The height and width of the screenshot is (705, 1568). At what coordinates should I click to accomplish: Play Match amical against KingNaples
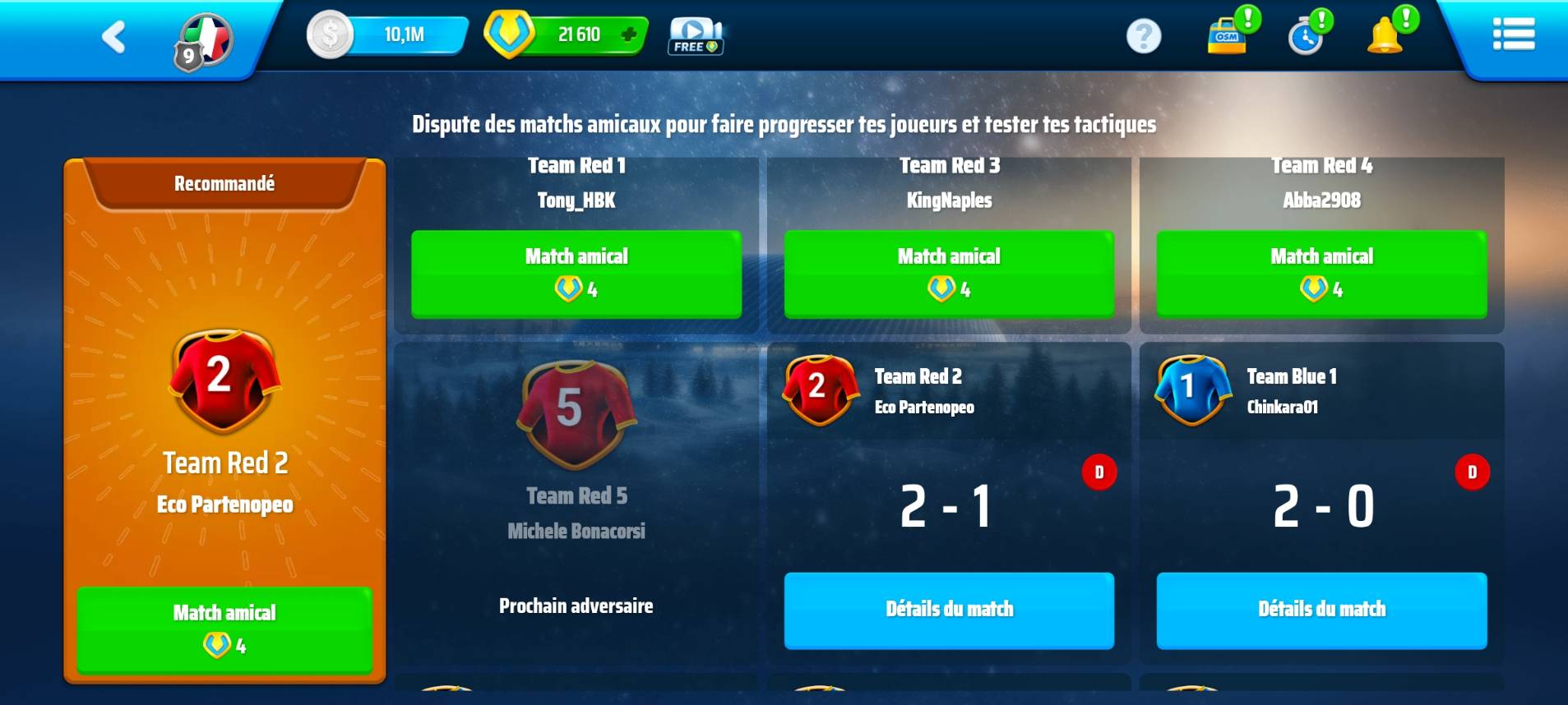pyautogui.click(x=949, y=274)
